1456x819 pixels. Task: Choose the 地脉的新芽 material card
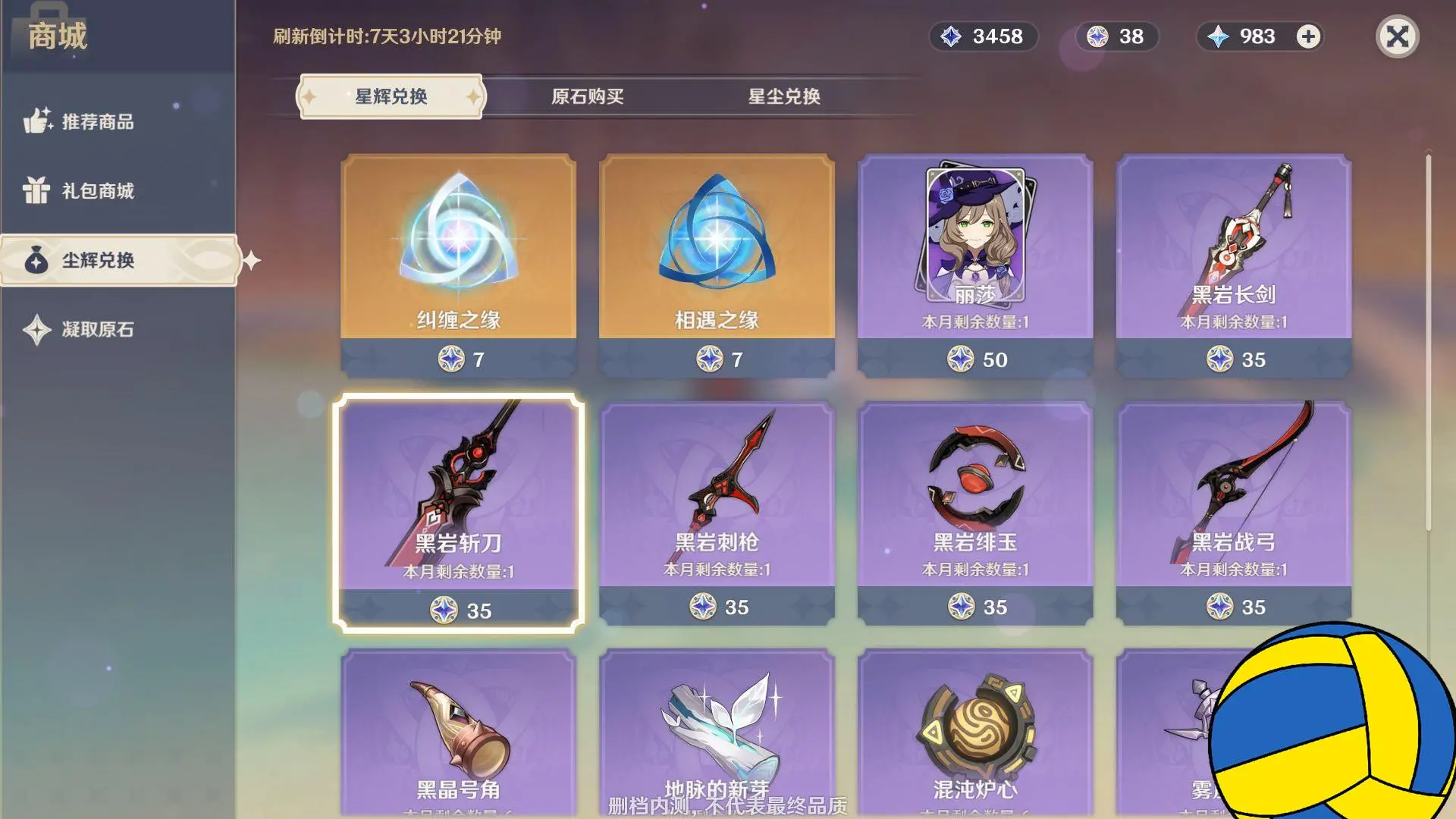(x=717, y=728)
